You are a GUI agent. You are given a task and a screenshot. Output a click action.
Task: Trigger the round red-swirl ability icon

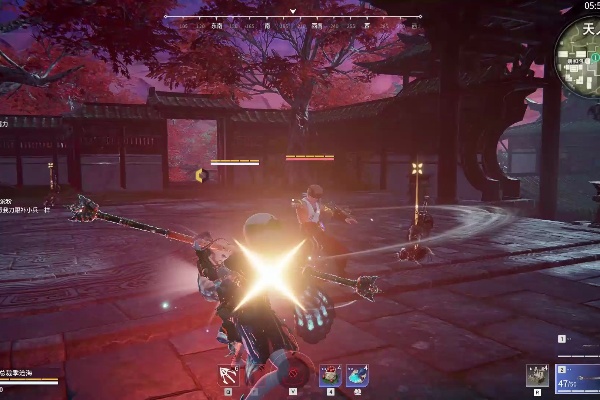[293, 375]
